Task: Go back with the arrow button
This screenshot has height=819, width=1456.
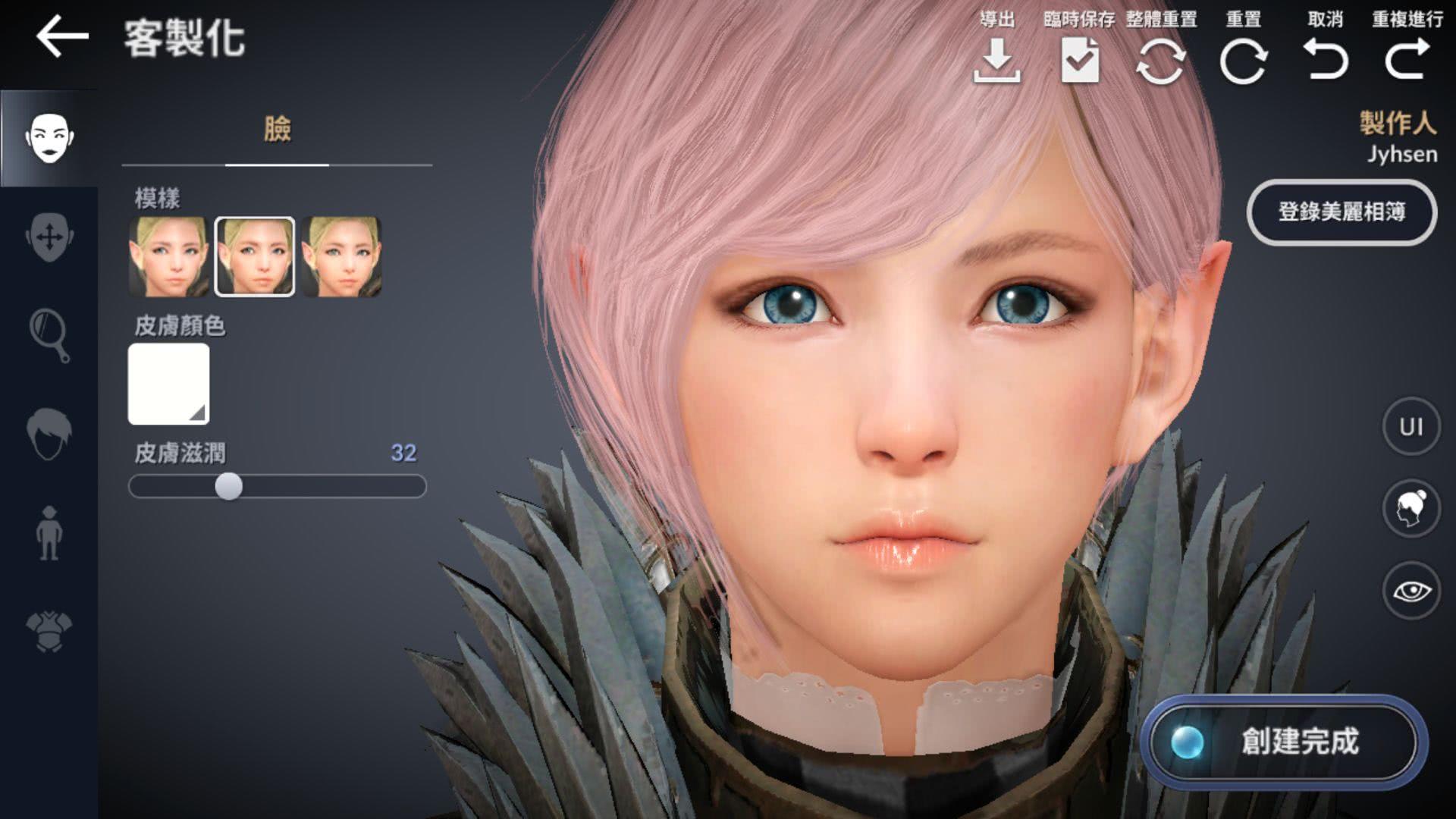Action: (x=62, y=38)
